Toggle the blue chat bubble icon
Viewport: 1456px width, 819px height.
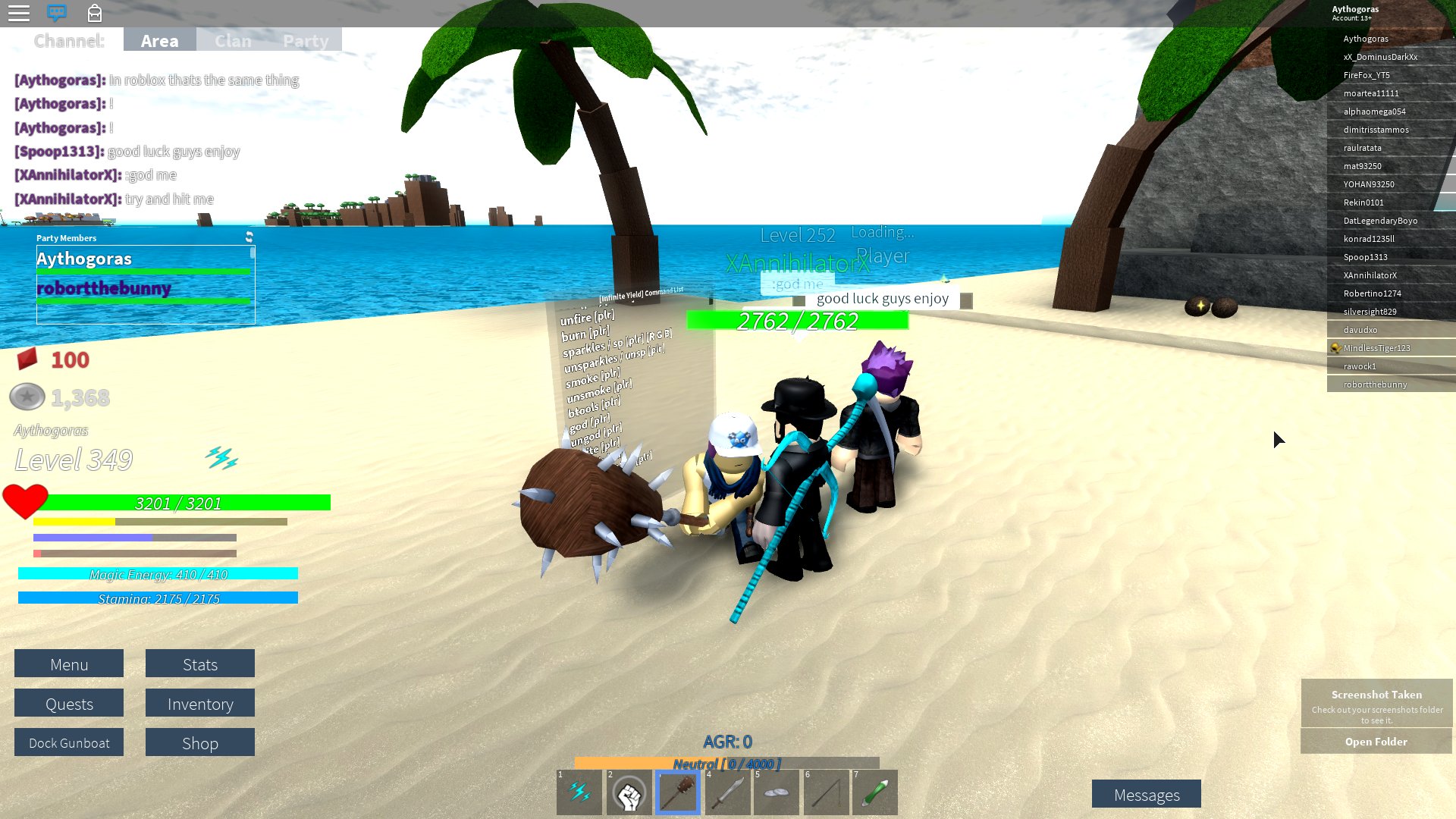tap(58, 13)
